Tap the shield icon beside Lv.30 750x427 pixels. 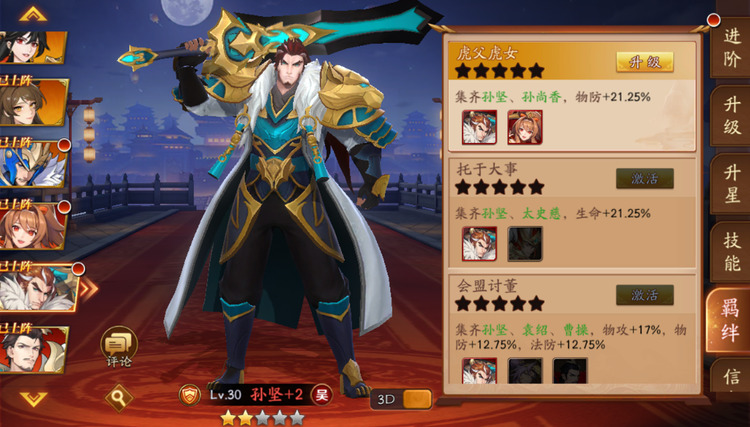tap(190, 394)
